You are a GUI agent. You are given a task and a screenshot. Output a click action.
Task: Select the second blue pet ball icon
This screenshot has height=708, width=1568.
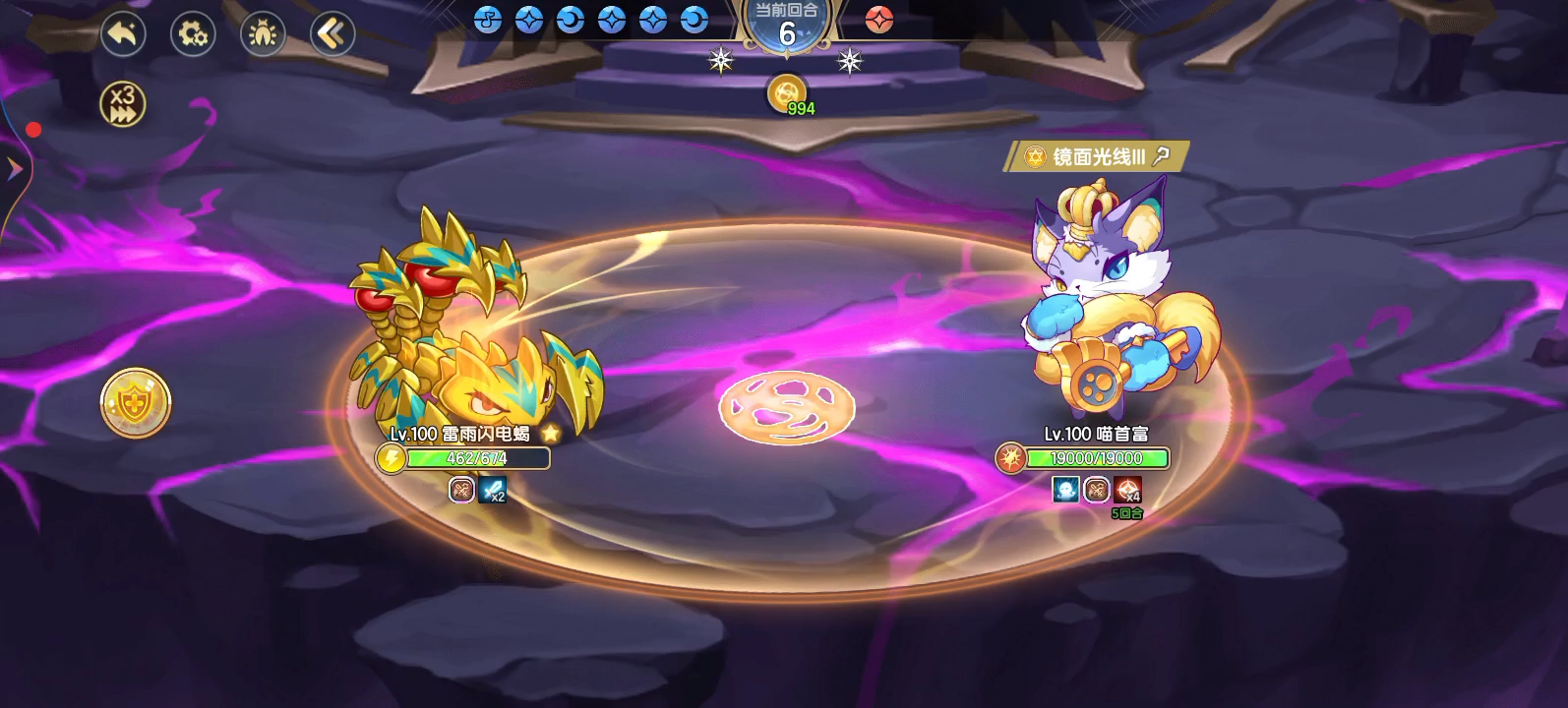point(530,19)
